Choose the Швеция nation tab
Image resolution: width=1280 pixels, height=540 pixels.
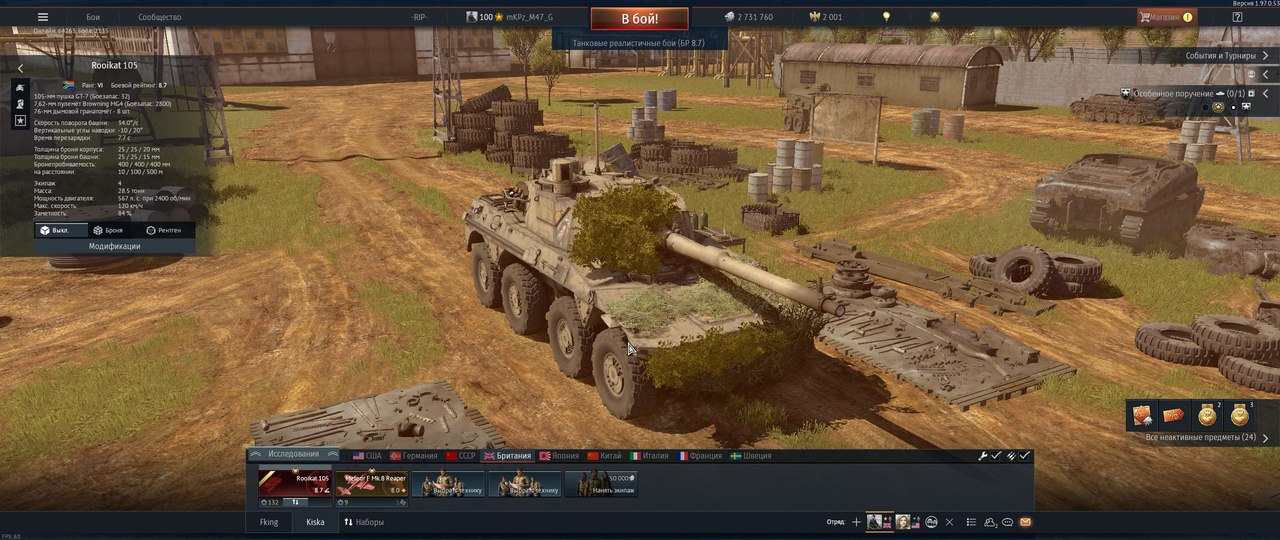[x=750, y=456]
